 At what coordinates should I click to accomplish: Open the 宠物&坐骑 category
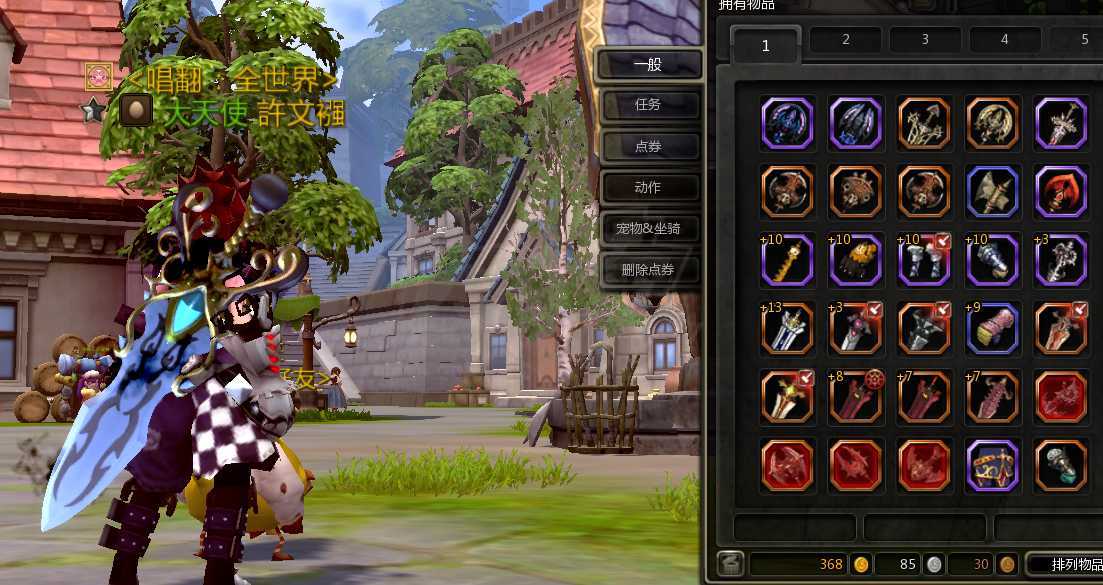point(648,229)
